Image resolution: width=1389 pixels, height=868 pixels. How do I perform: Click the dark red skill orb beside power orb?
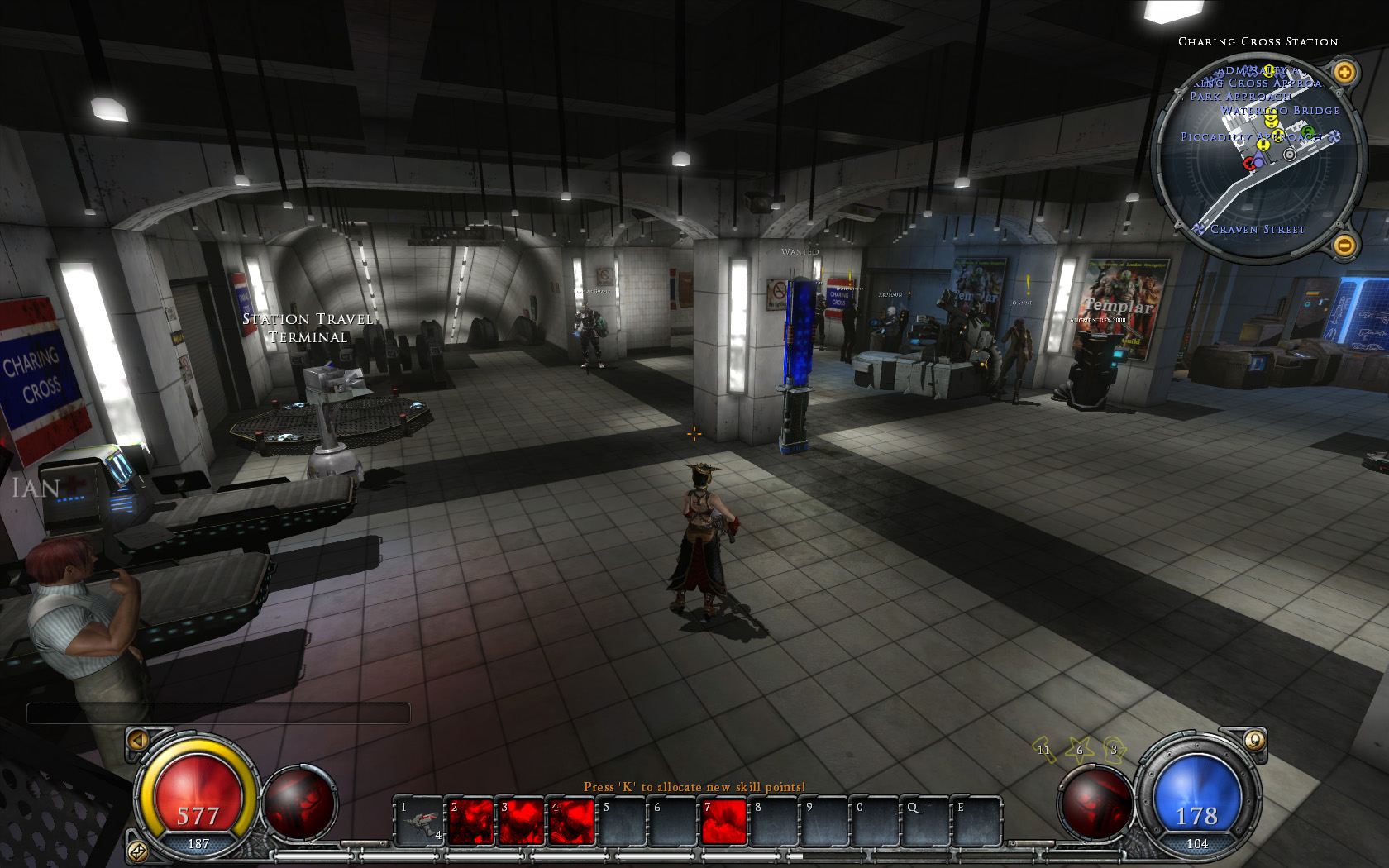tap(1095, 803)
